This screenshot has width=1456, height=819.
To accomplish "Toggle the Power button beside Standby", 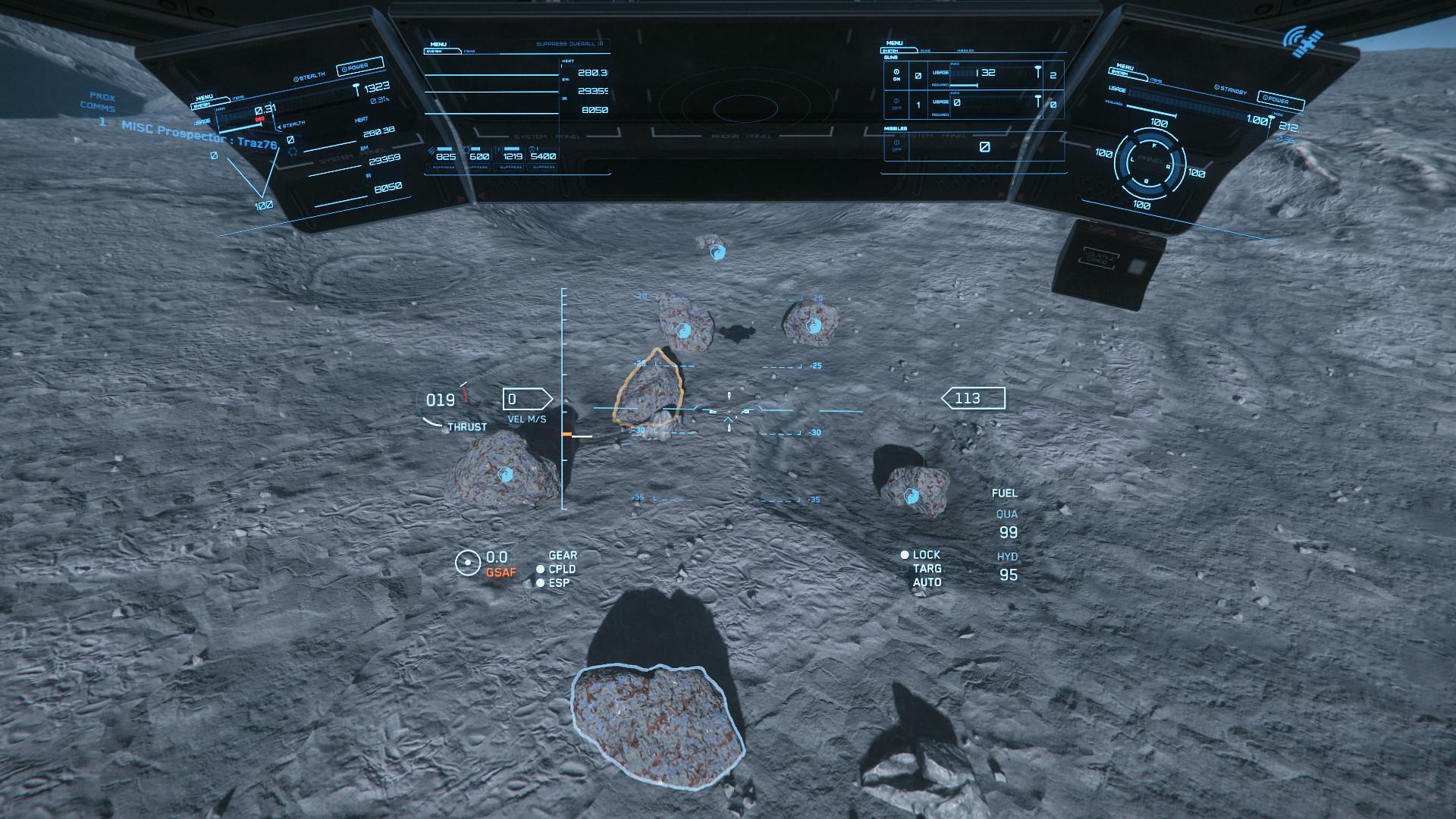I will pyautogui.click(x=1279, y=99).
